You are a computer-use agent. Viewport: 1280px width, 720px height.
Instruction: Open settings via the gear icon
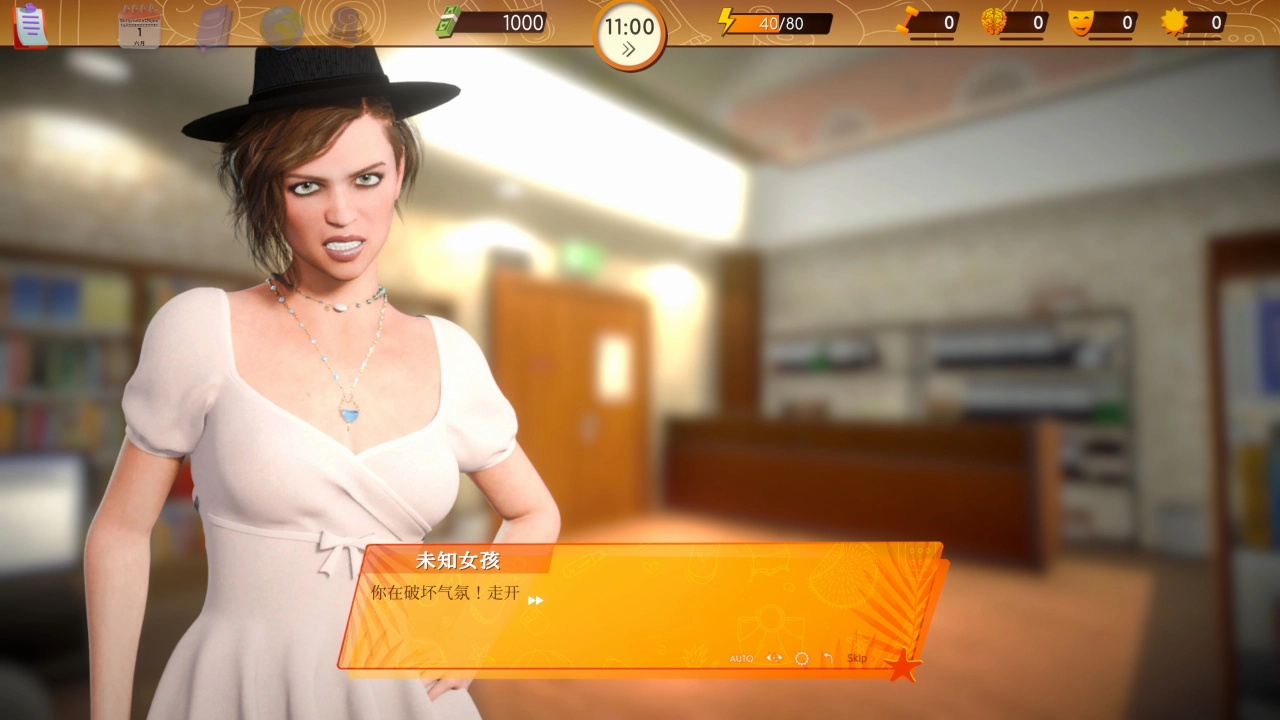801,659
